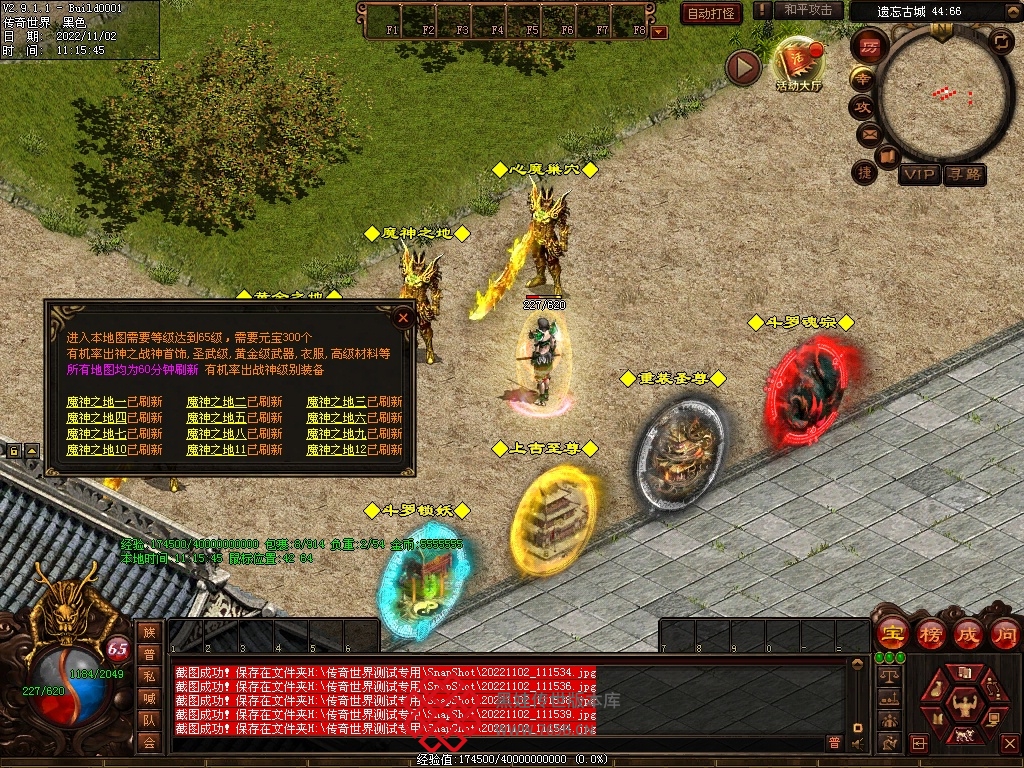Screen dimensions: 1024x768
Task: Select the 队 team chat channel
Action: (x=149, y=720)
